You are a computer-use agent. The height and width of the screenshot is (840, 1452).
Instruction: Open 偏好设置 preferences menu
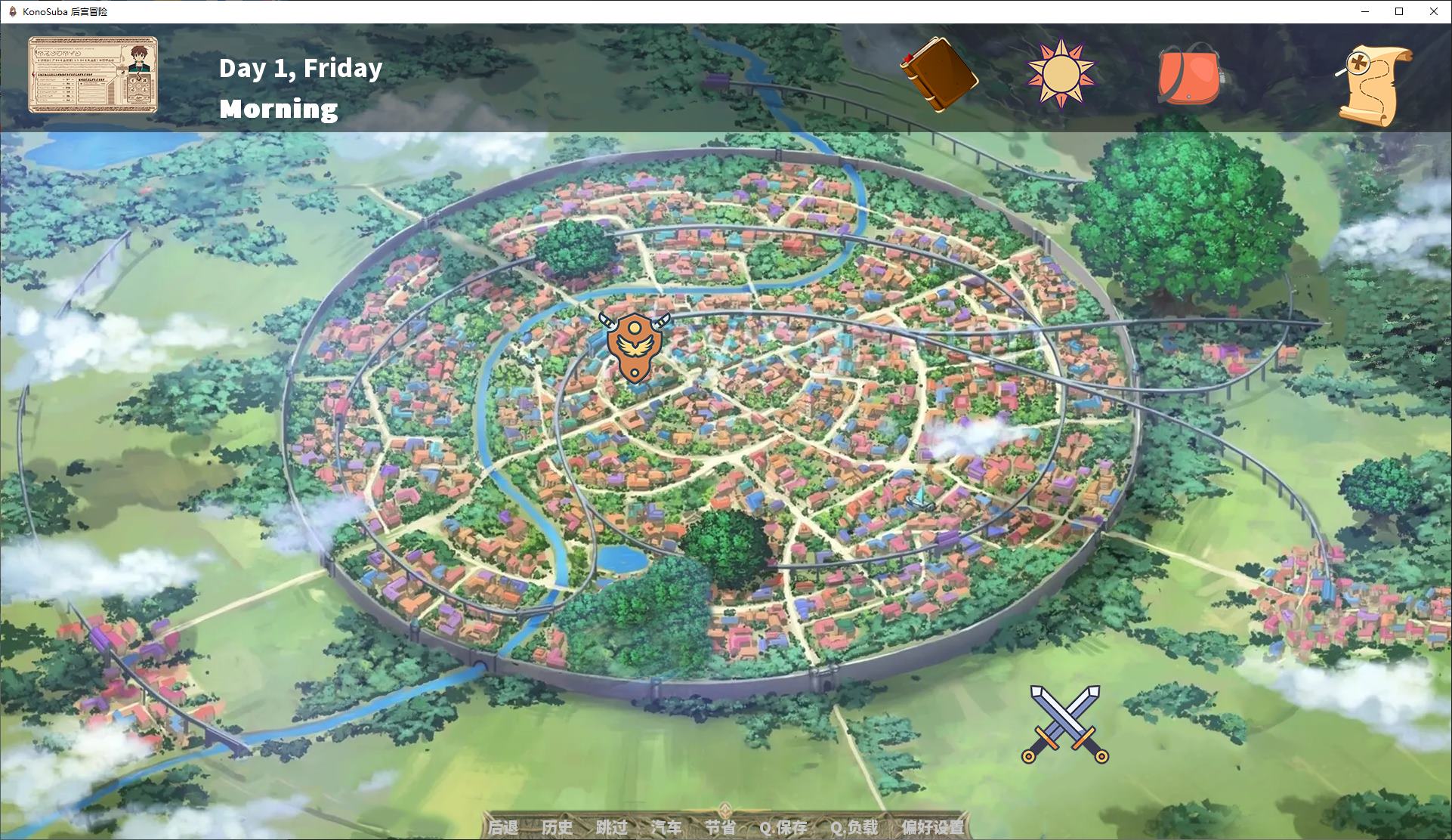(x=933, y=828)
